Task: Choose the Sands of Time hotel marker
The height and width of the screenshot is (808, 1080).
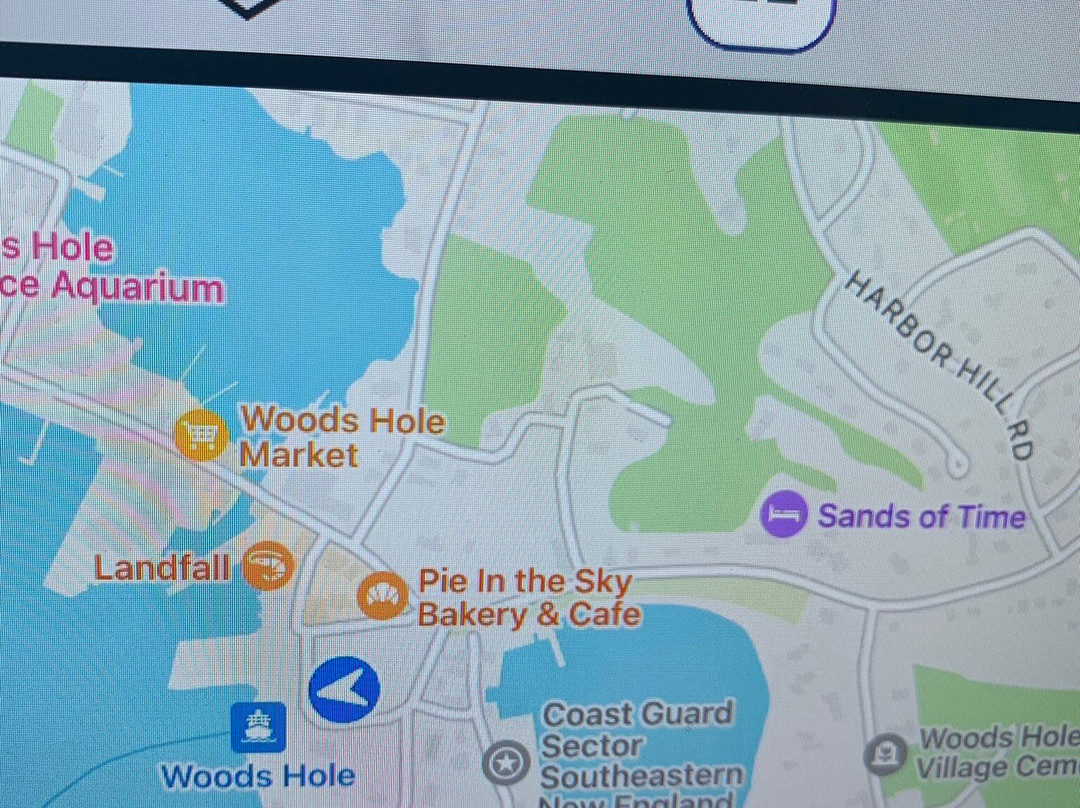Action: coord(783,515)
